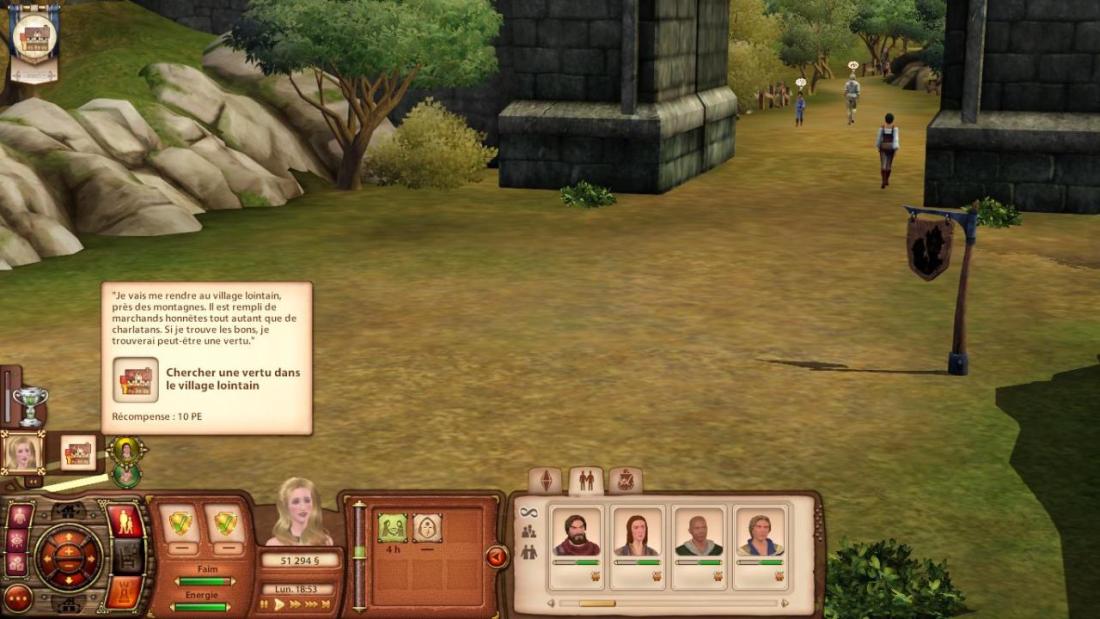1100x619 pixels.
Task: Select the blonde hero portrait thumbnail
Action: (22, 453)
